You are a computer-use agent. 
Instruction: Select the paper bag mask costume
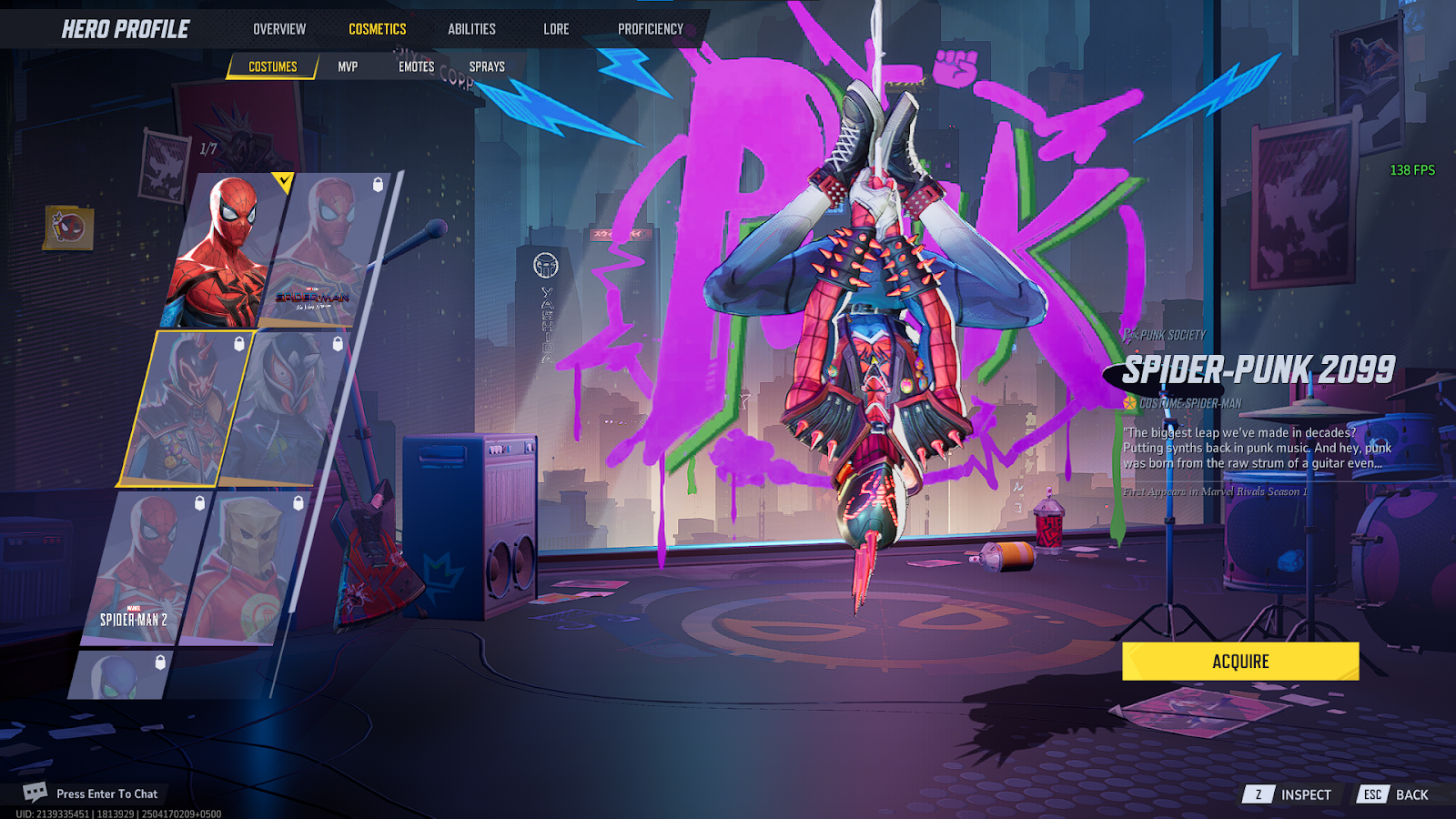tap(244, 569)
